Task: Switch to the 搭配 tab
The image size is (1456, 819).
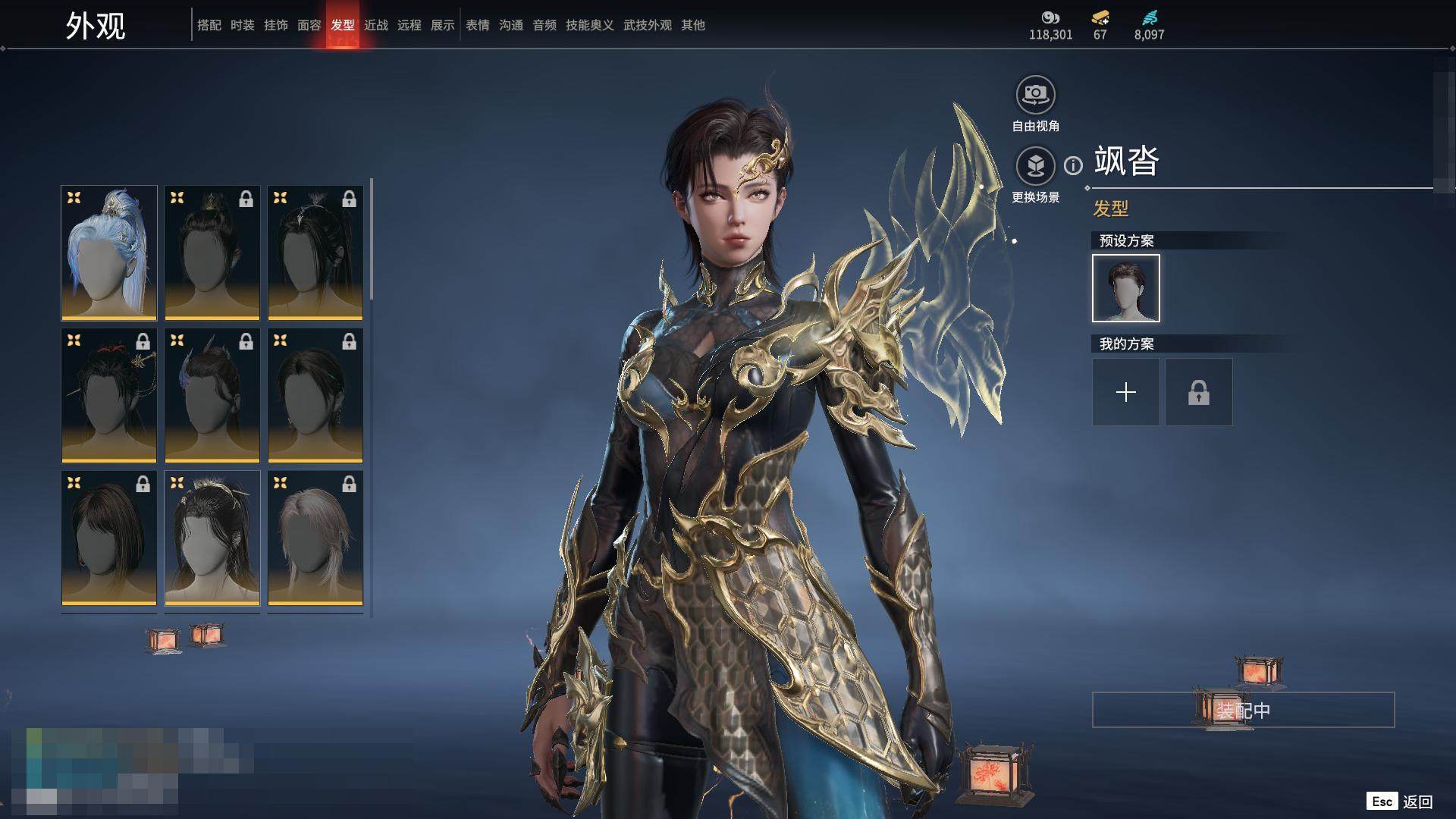Action: pos(209,25)
